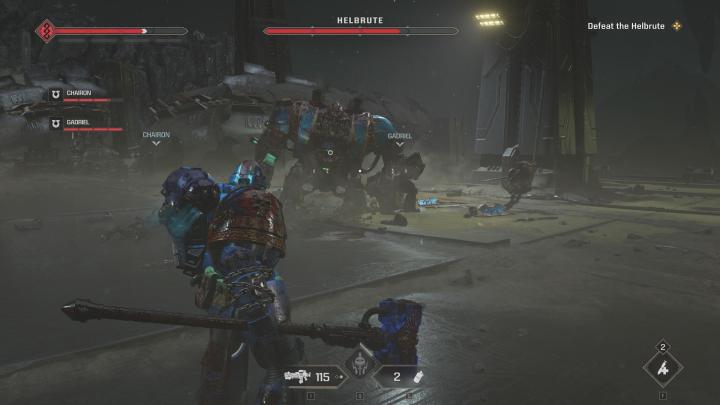Select squadmate Gadriel's Ultramarines emblem

56,122
